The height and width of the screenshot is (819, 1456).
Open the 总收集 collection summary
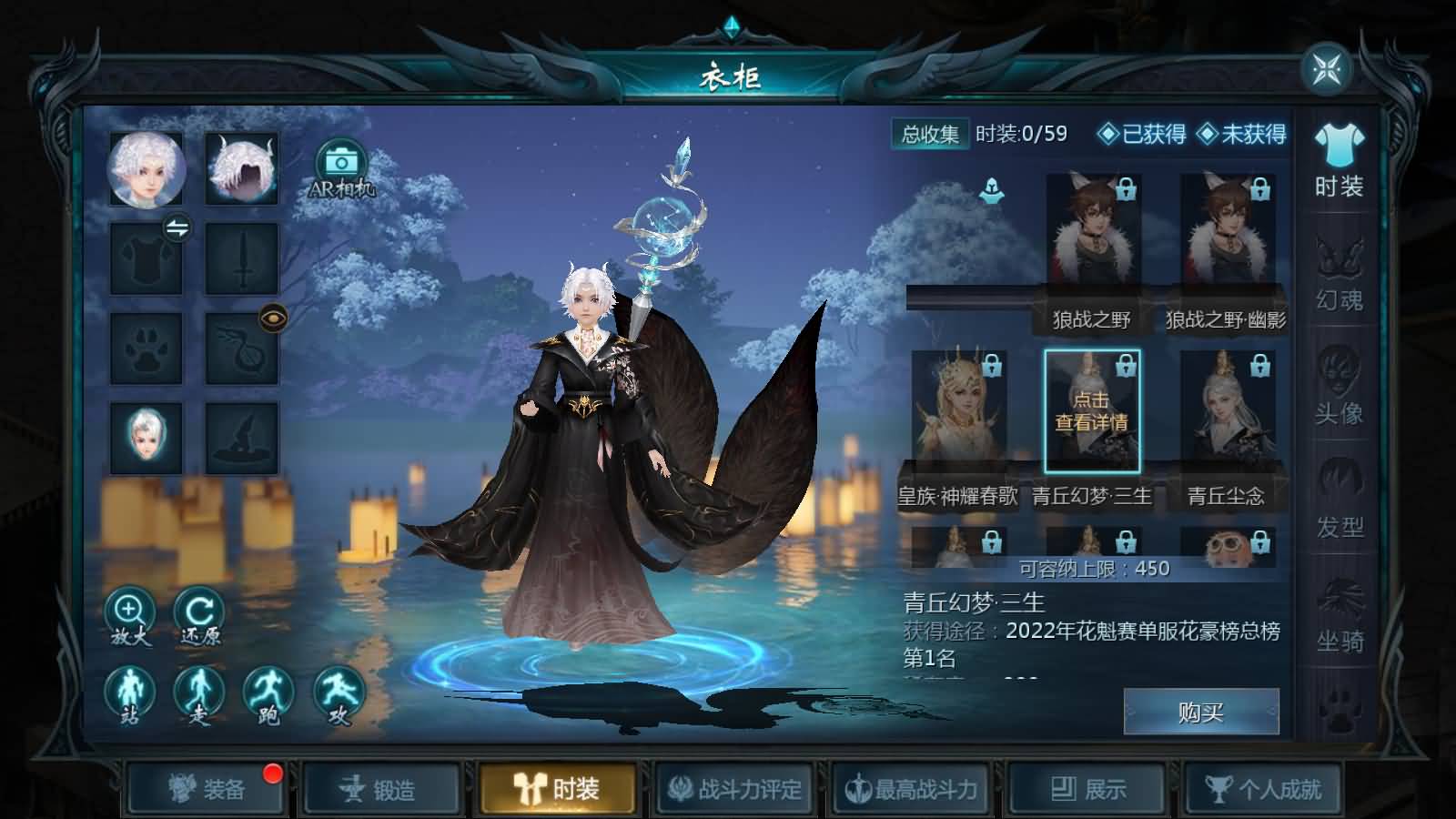(930, 135)
